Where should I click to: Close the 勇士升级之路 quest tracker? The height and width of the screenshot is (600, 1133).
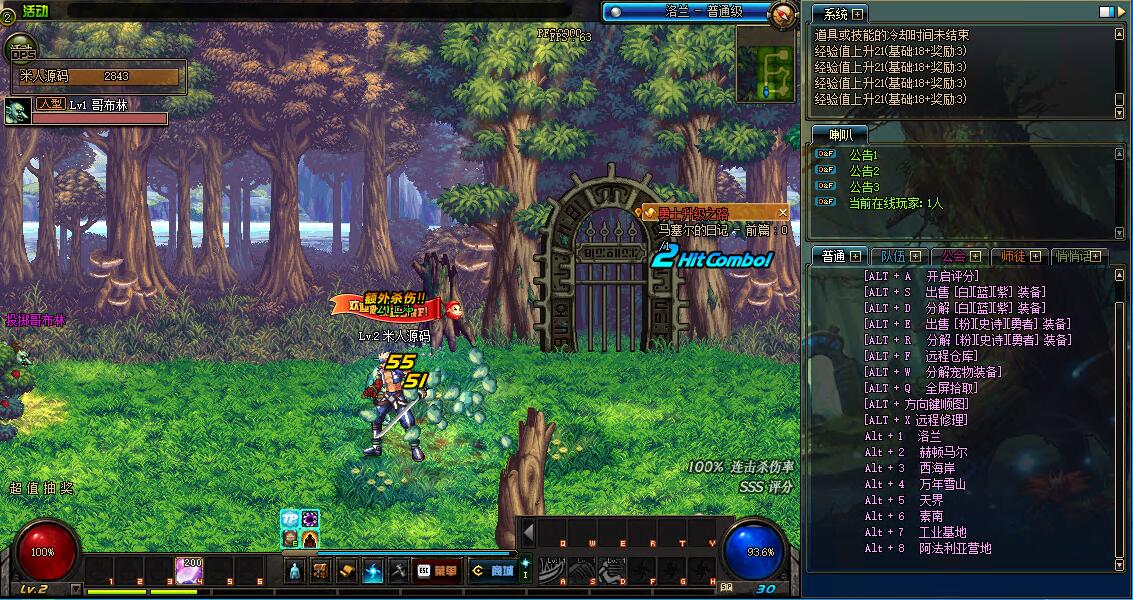[782, 213]
